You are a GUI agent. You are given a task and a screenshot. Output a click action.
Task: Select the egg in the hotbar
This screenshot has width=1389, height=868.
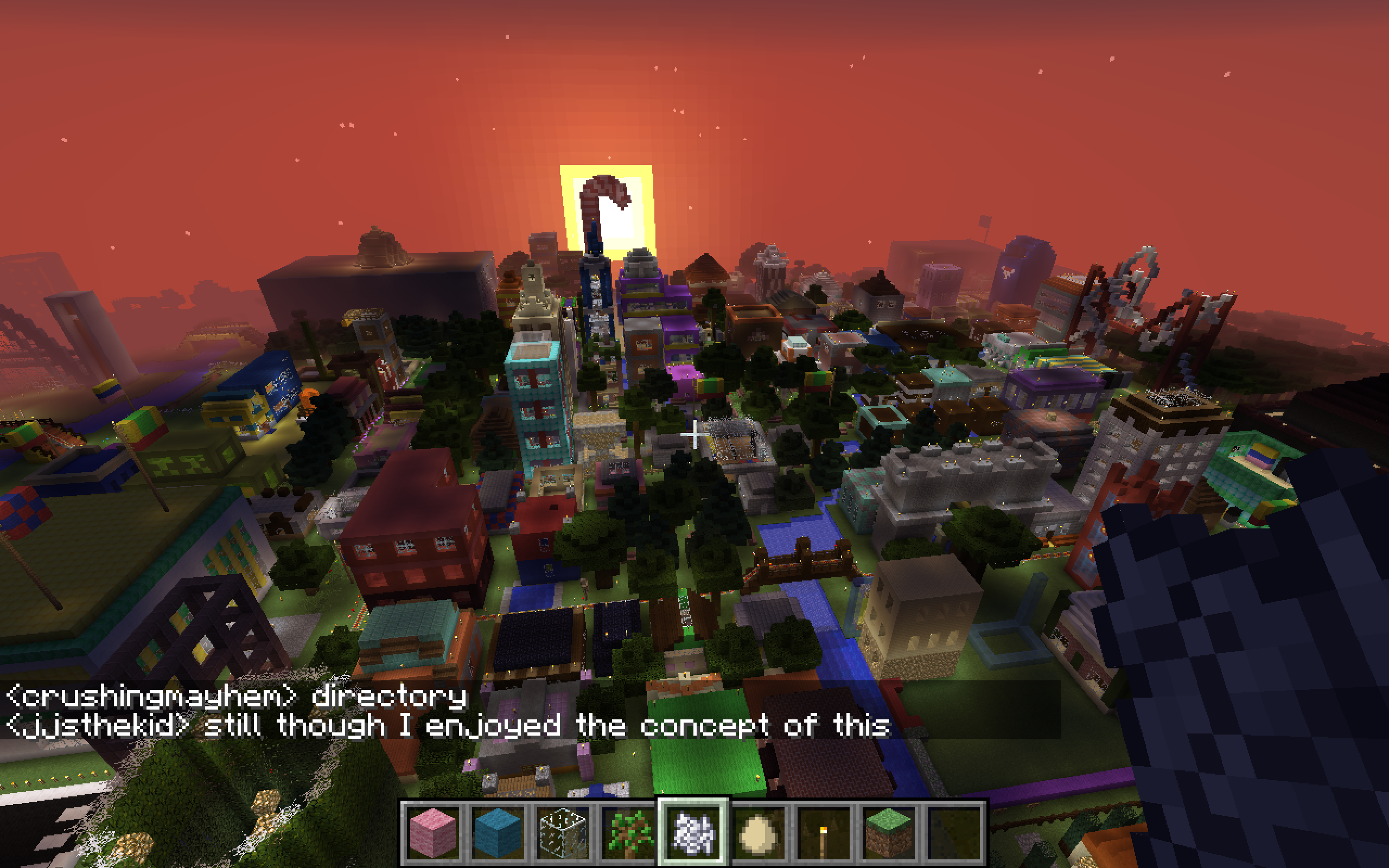point(759,831)
